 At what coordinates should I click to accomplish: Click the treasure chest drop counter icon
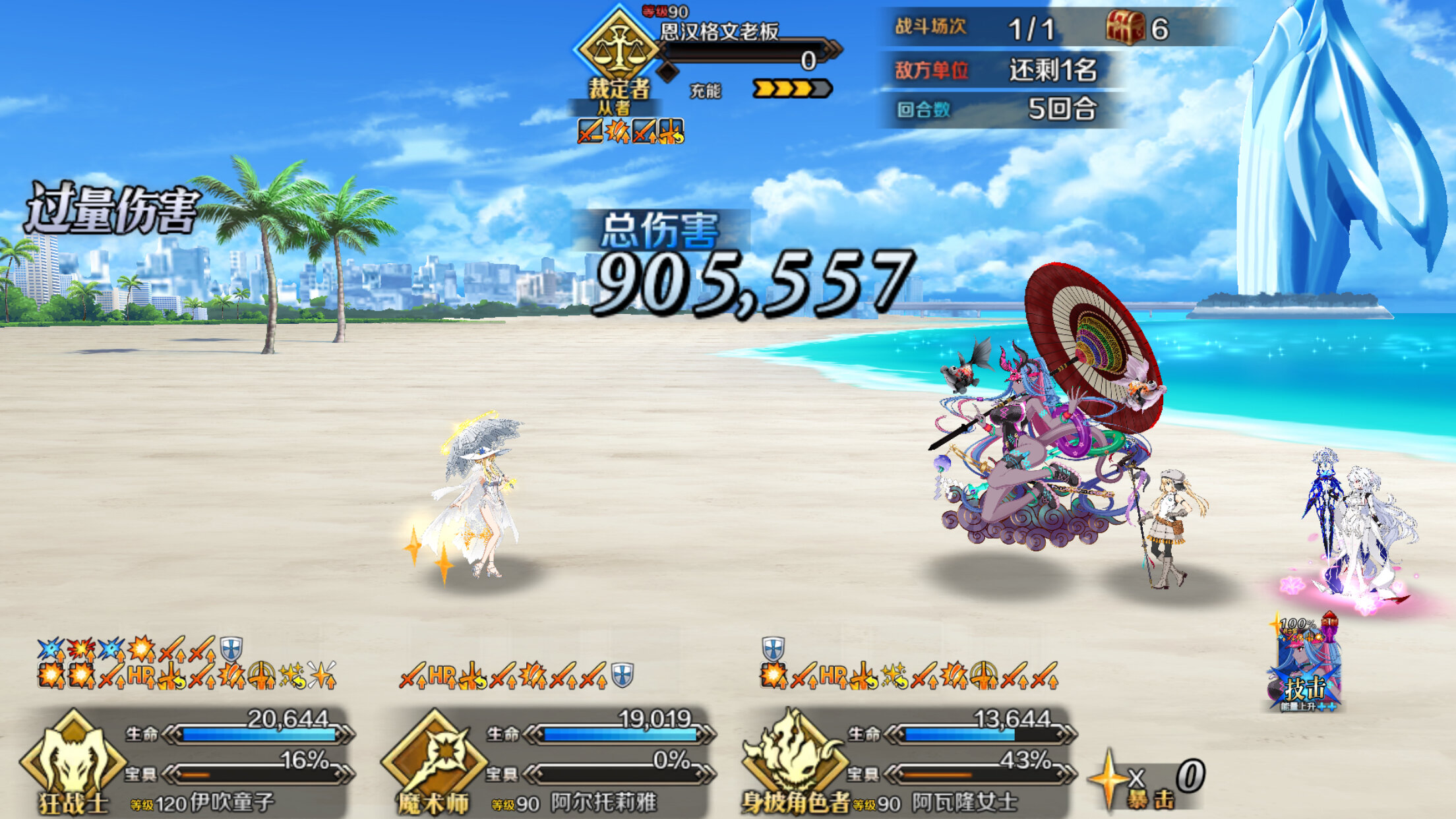click(1125, 28)
